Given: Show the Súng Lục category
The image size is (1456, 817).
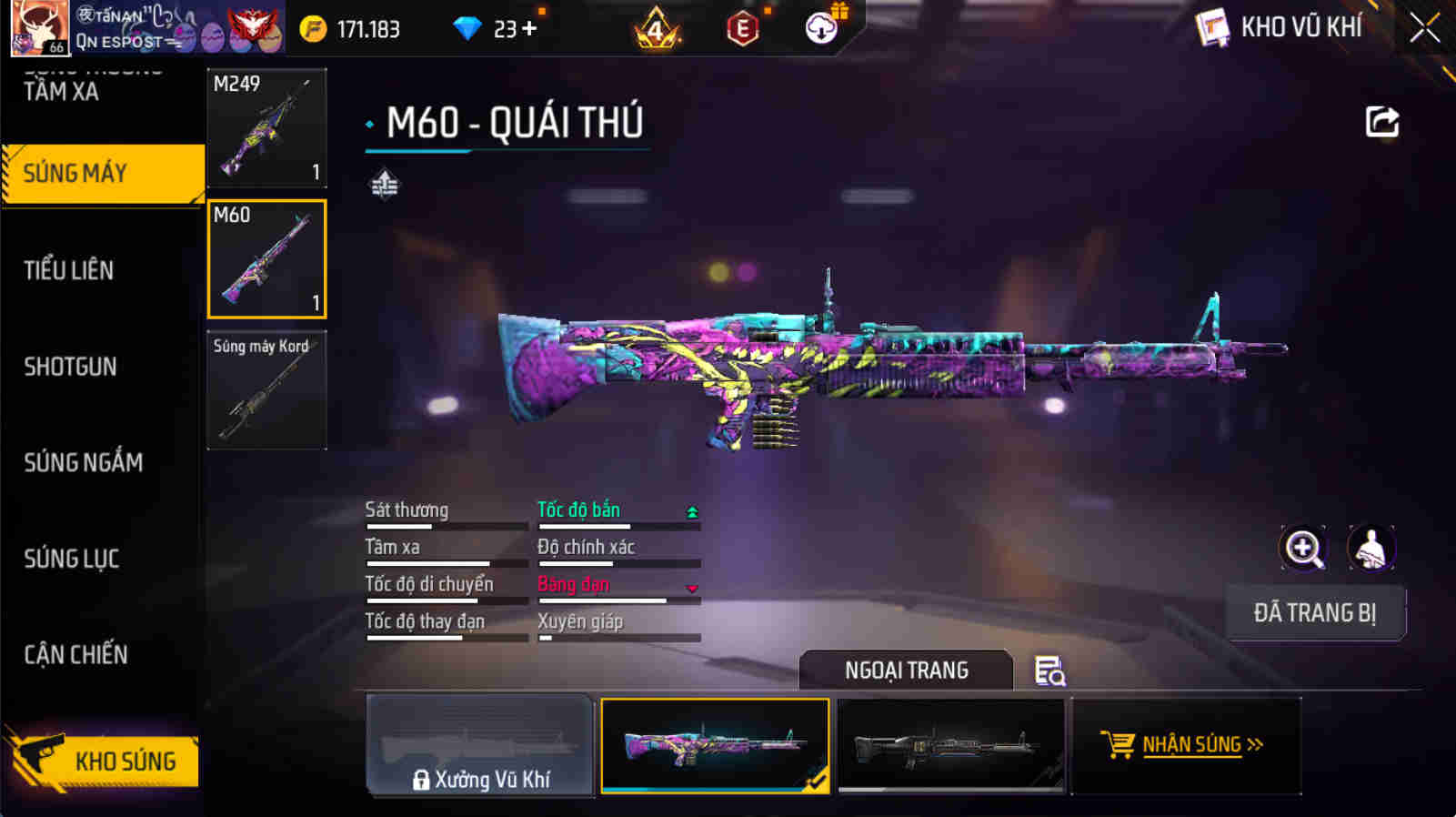Looking at the screenshot, I should coord(72,559).
